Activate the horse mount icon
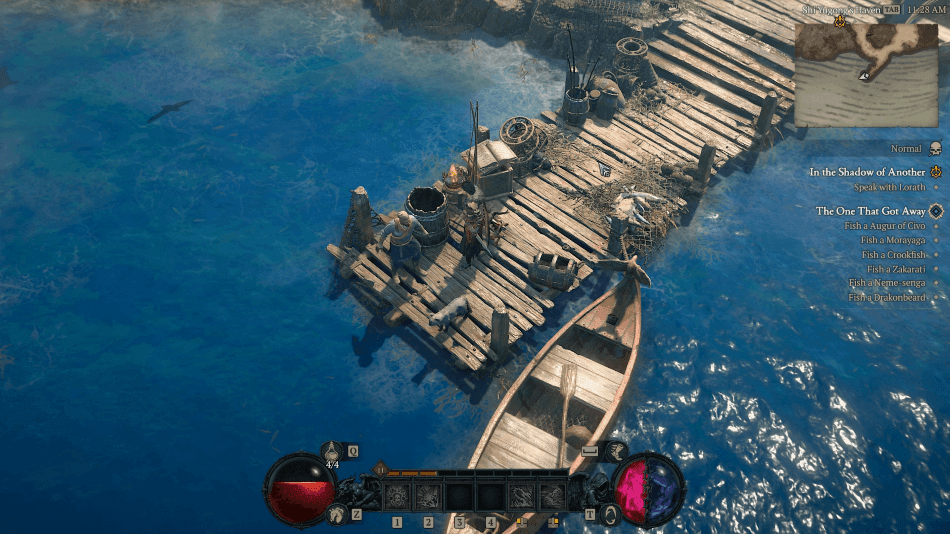 tap(338, 515)
